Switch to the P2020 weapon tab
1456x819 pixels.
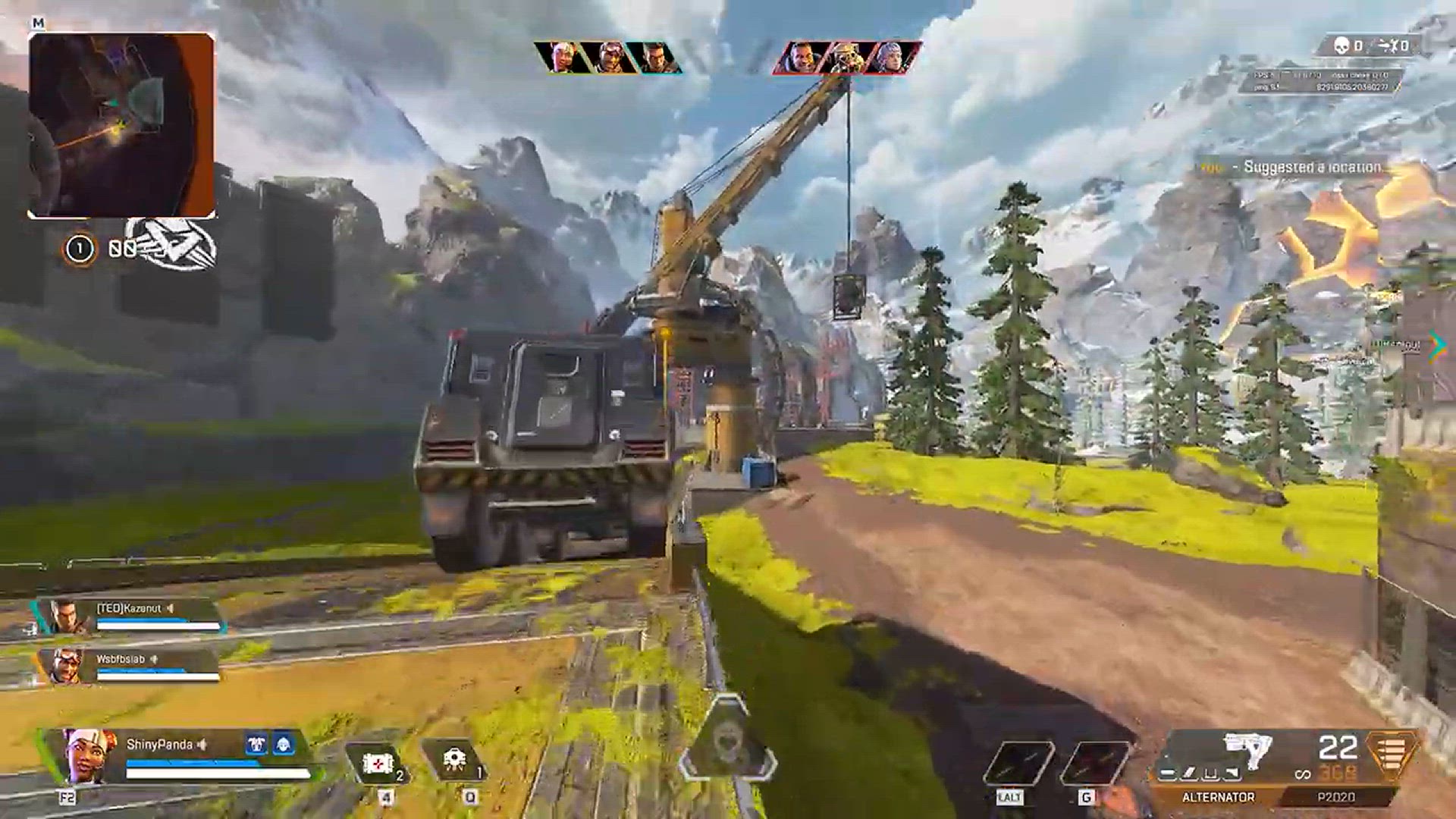pos(1336,798)
